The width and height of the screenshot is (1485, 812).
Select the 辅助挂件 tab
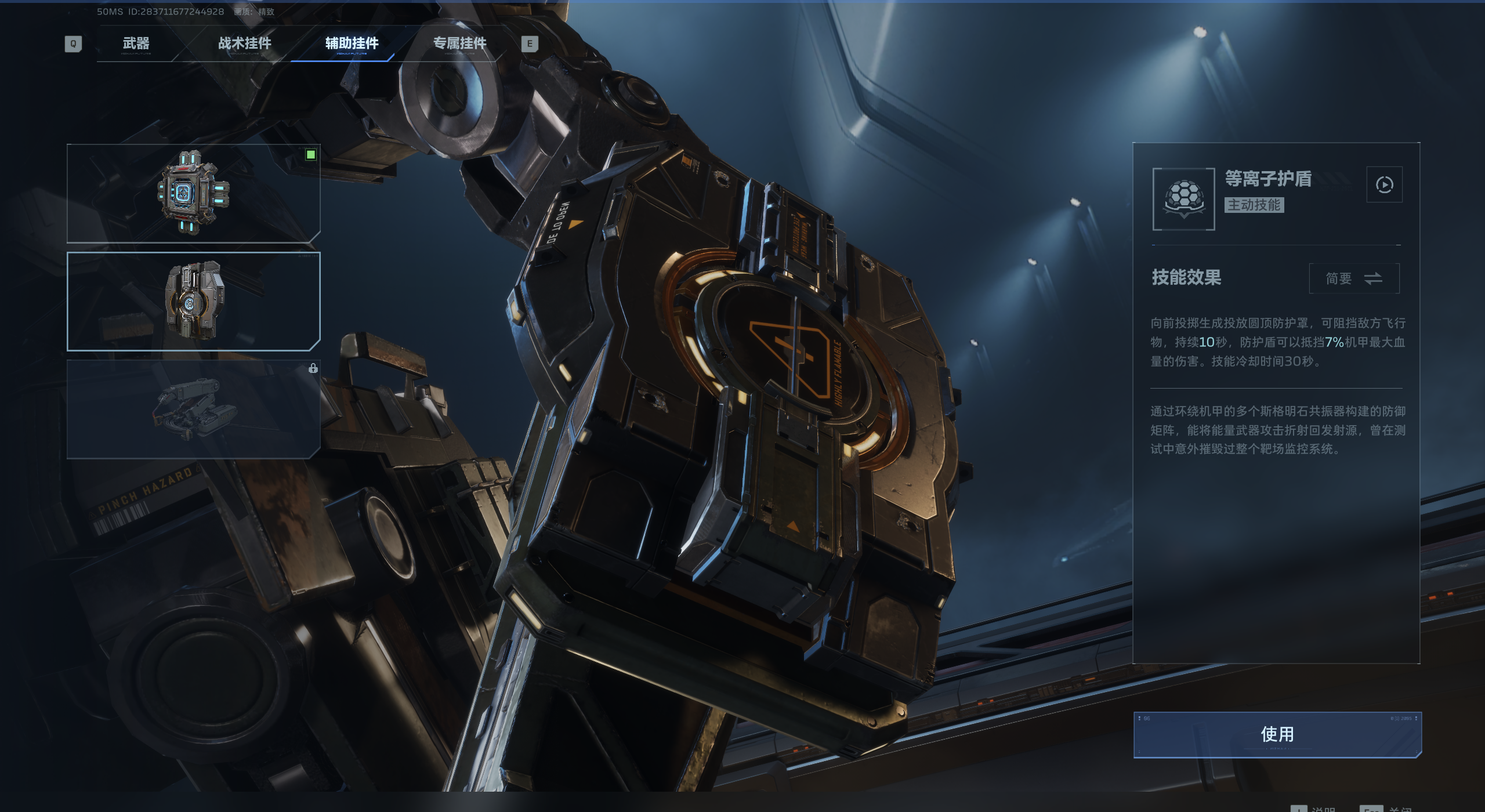[352, 43]
